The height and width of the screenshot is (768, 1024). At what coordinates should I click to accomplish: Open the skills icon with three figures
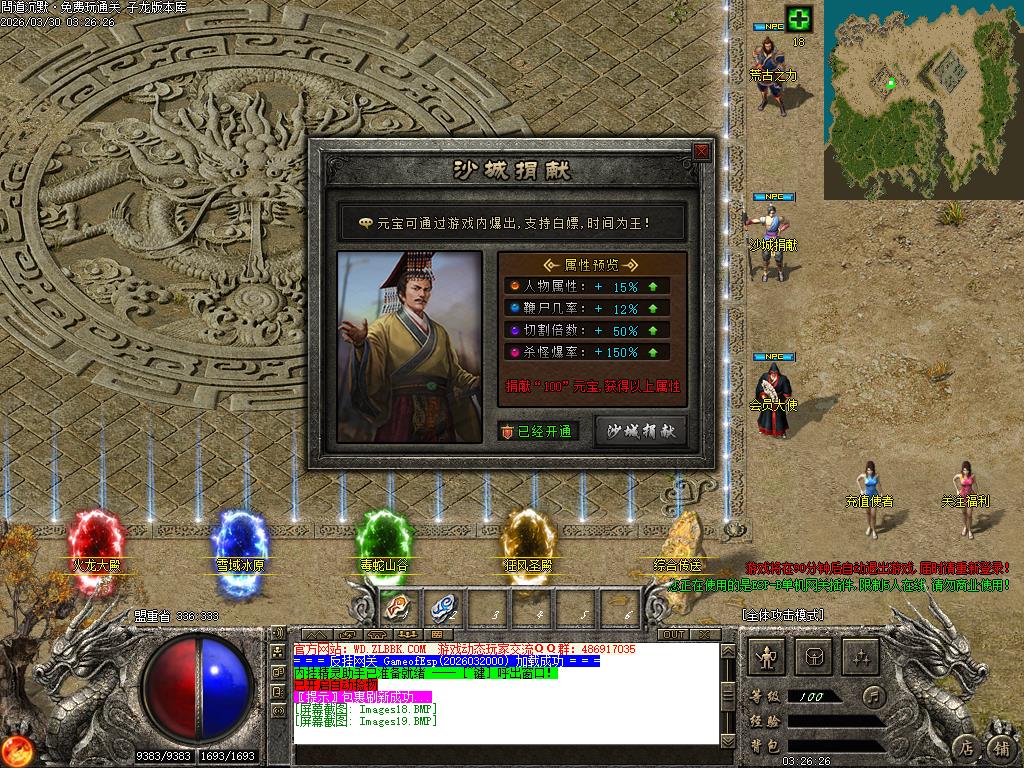point(861,657)
